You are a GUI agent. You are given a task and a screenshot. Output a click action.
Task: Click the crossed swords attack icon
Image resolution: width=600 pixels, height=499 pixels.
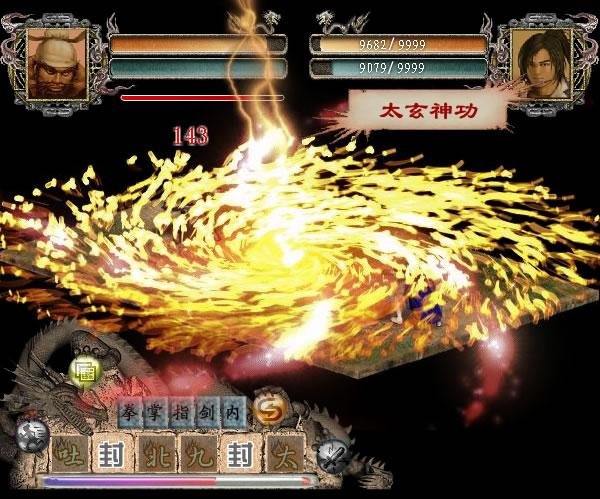click(x=332, y=455)
